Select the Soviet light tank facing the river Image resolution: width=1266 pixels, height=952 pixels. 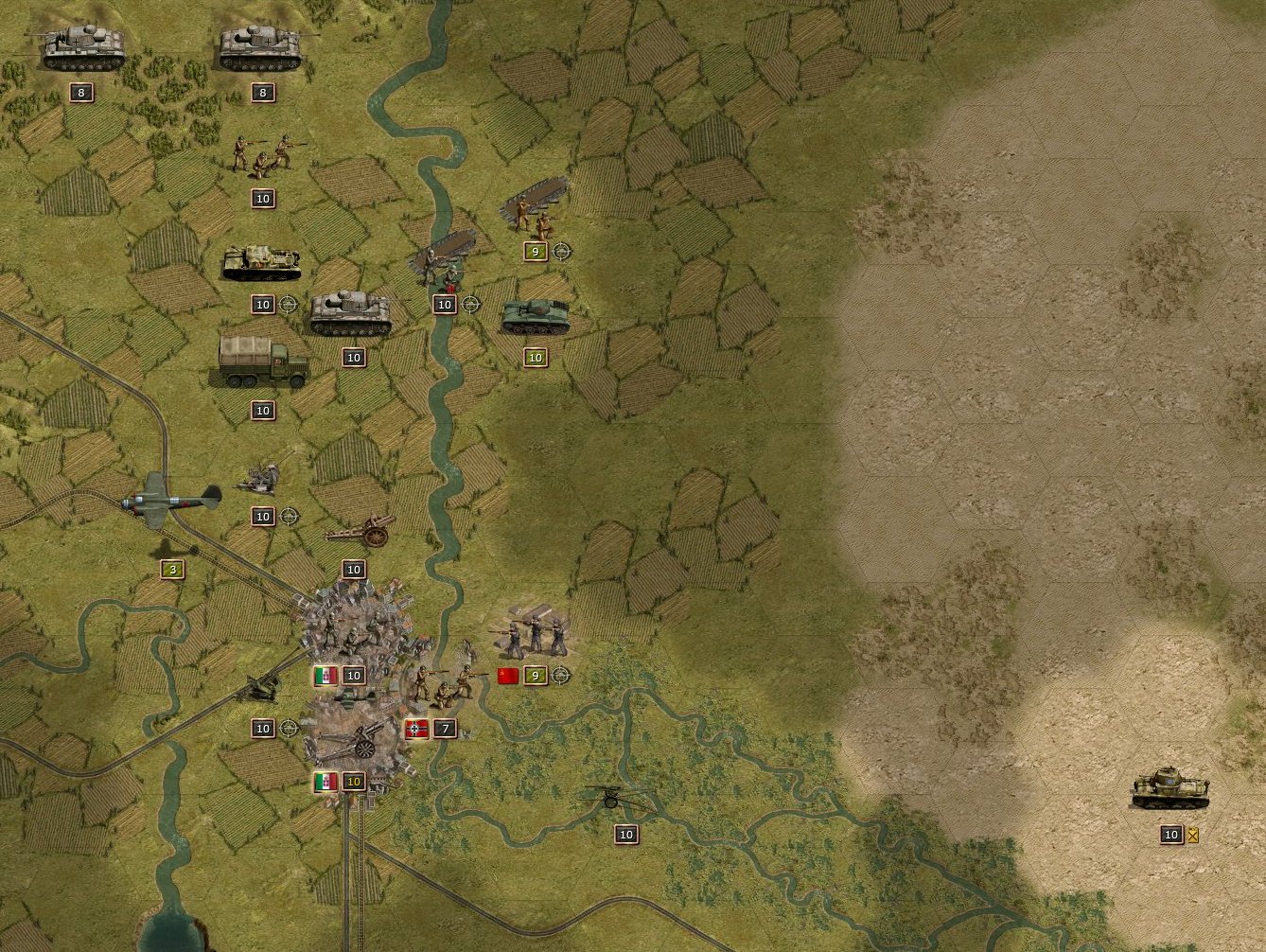click(536, 317)
